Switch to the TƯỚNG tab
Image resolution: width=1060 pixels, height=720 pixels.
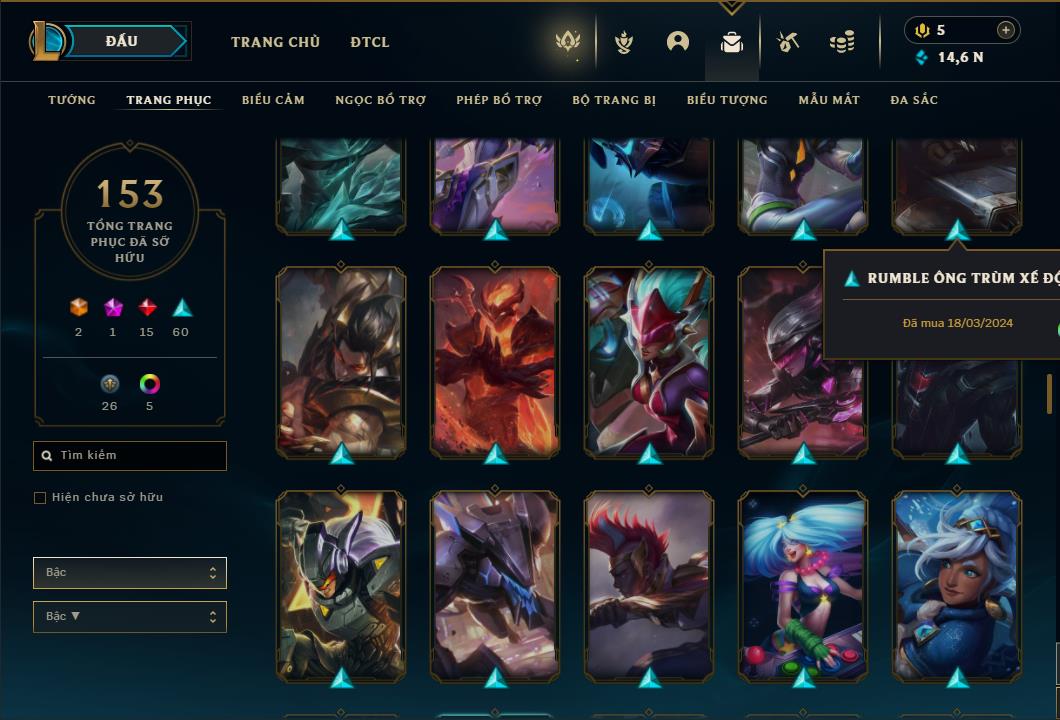coord(72,100)
